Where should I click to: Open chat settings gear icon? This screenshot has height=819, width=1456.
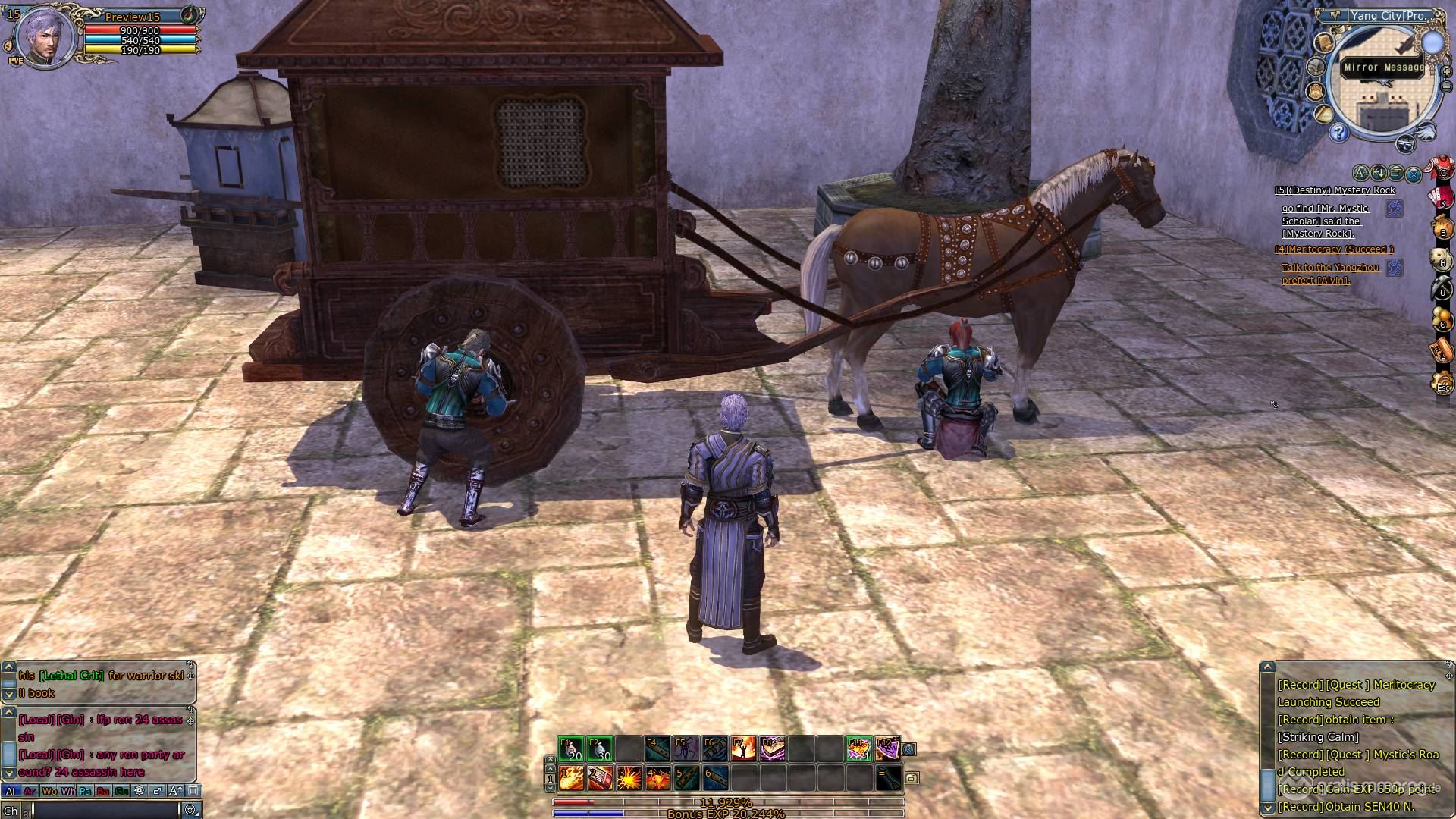139,791
